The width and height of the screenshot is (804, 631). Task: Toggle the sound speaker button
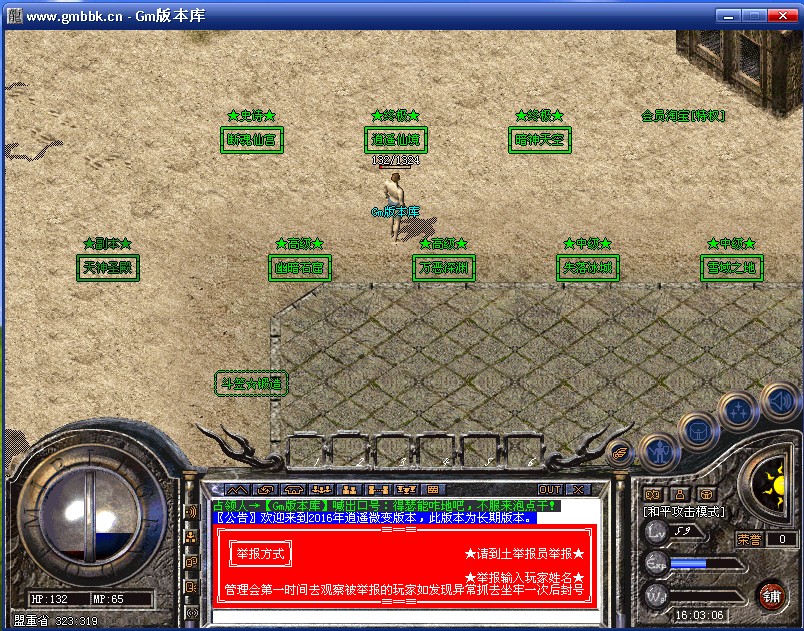click(779, 402)
